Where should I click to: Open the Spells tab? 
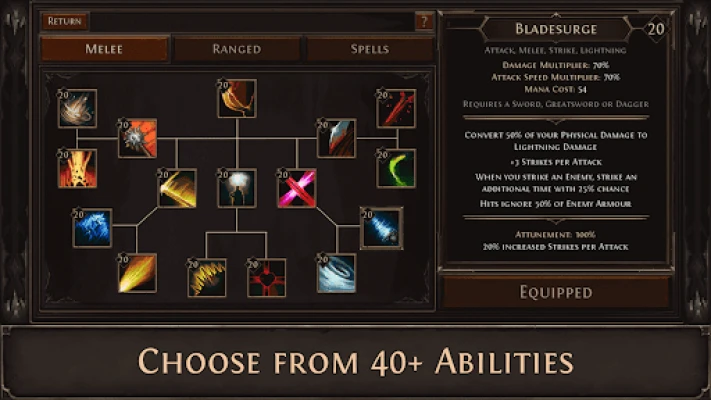369,48
